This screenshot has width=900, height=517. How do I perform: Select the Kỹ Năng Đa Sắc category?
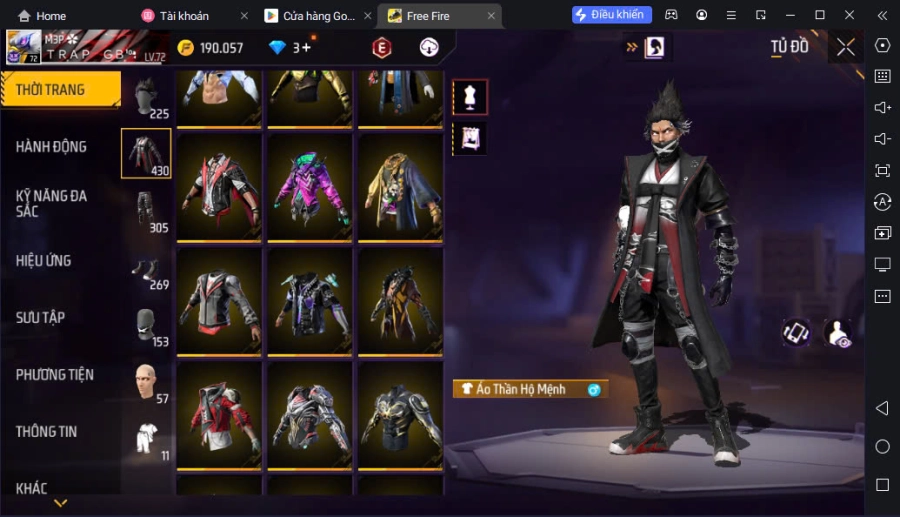click(x=52, y=203)
